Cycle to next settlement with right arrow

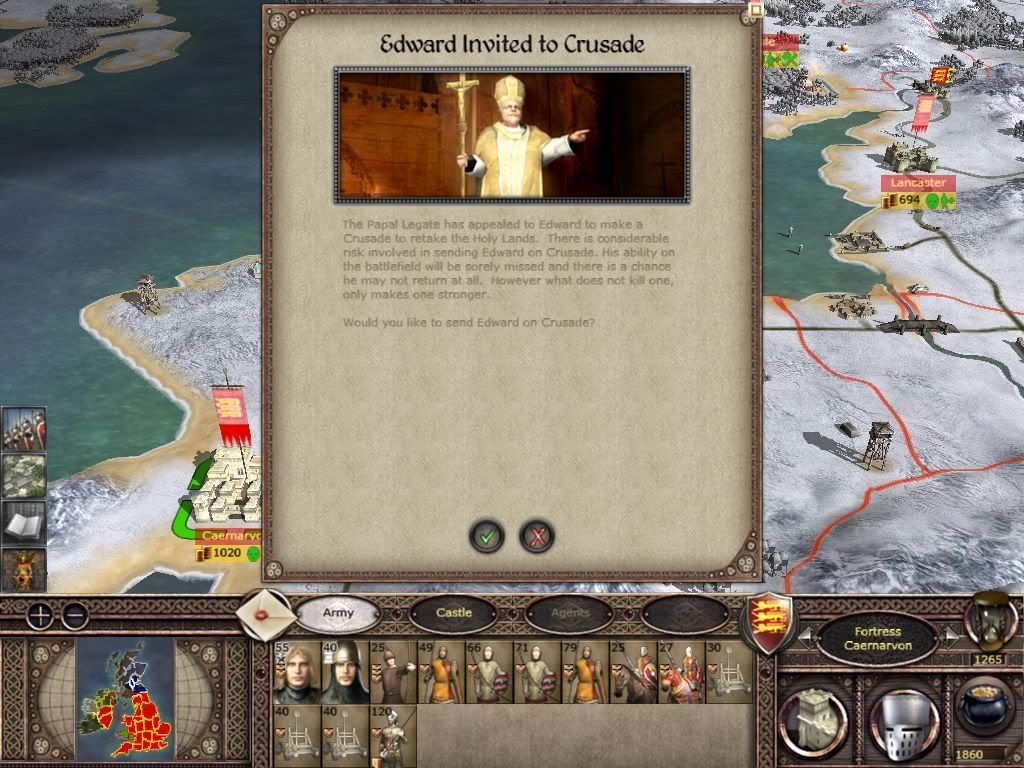point(952,636)
